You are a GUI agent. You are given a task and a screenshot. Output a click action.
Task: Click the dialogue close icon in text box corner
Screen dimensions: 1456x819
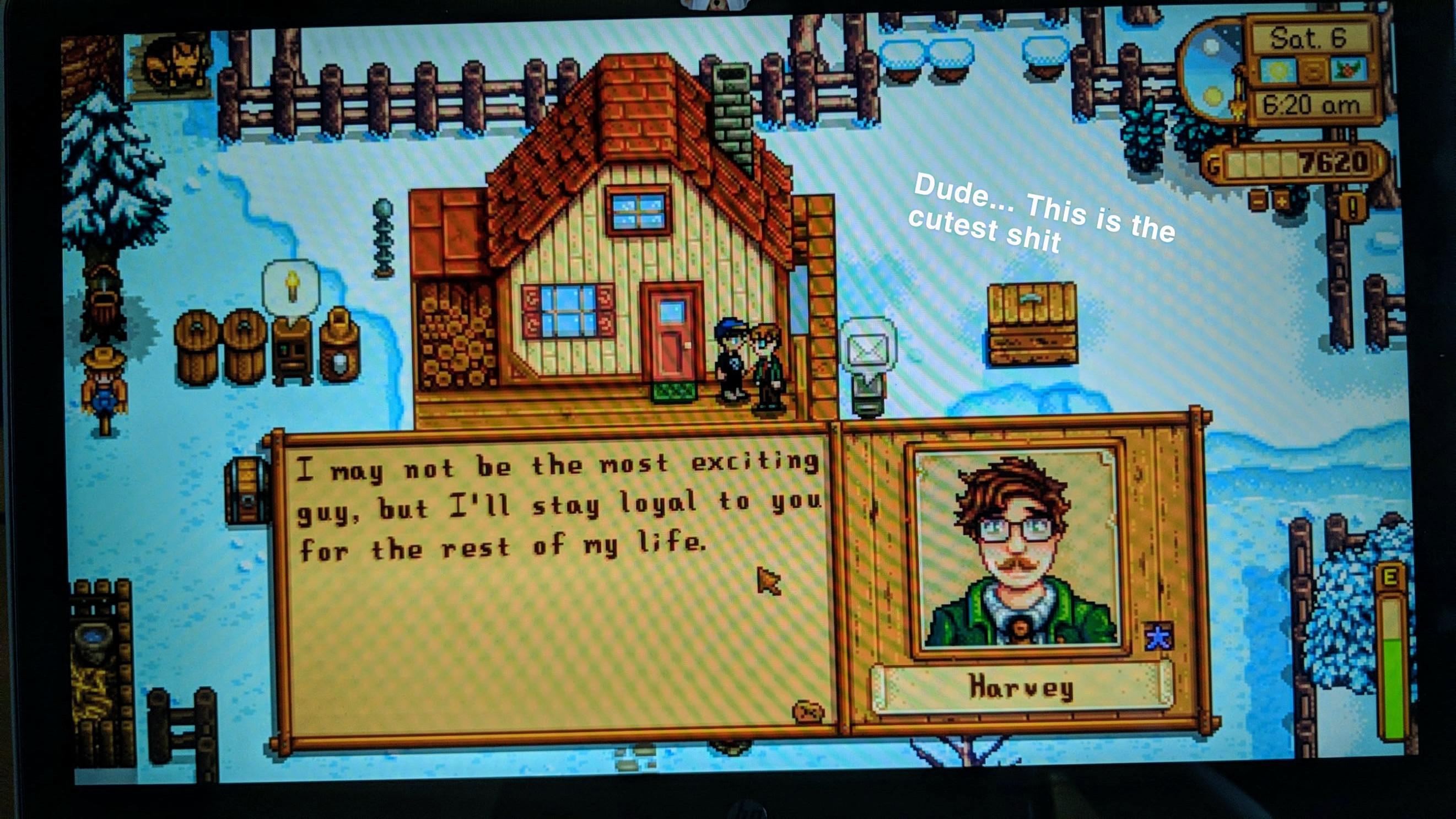(808, 712)
